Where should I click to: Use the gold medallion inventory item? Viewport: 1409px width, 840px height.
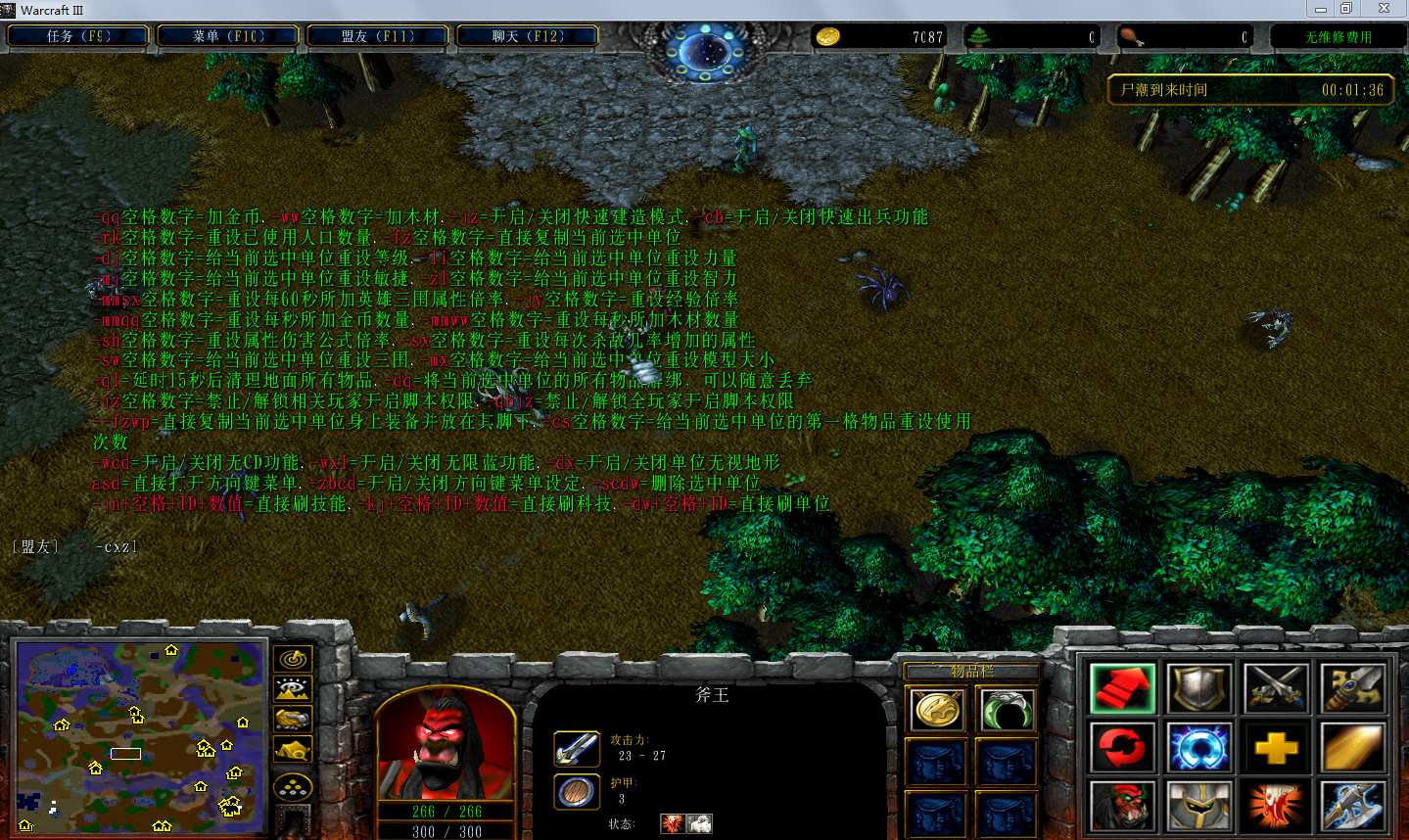pos(937,710)
